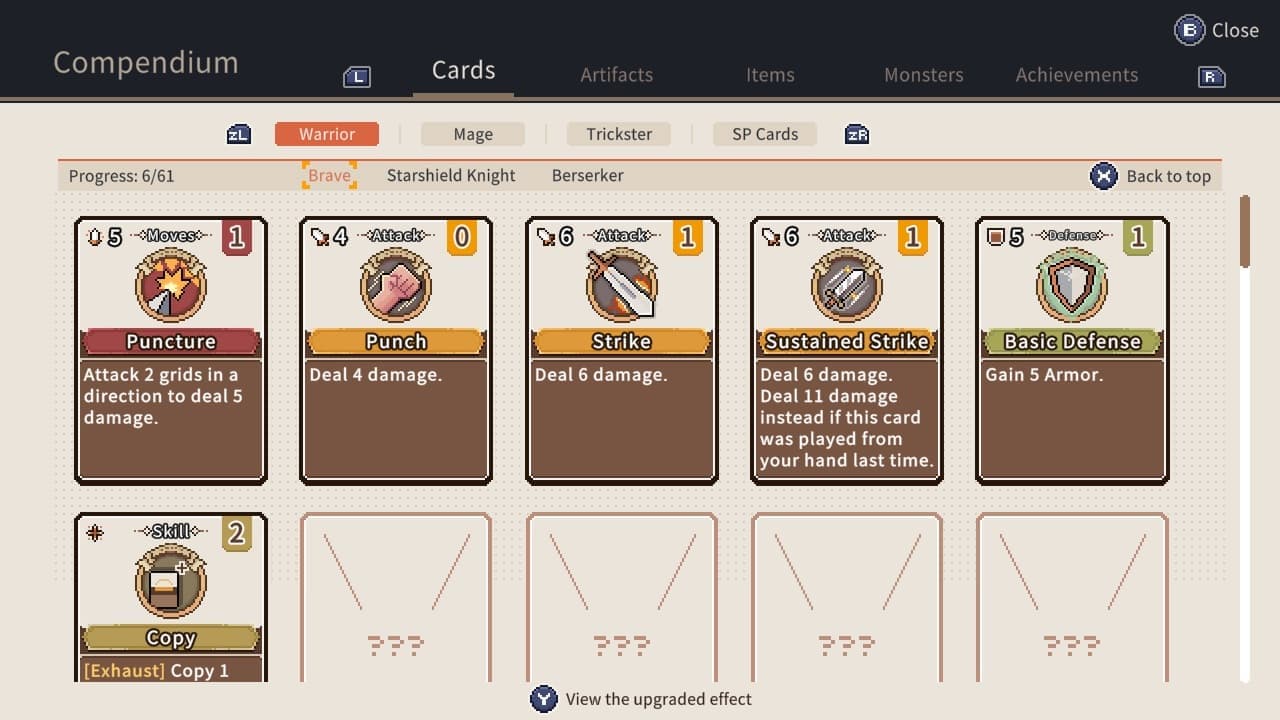Click the L shoulder bumper icon

(x=357, y=75)
